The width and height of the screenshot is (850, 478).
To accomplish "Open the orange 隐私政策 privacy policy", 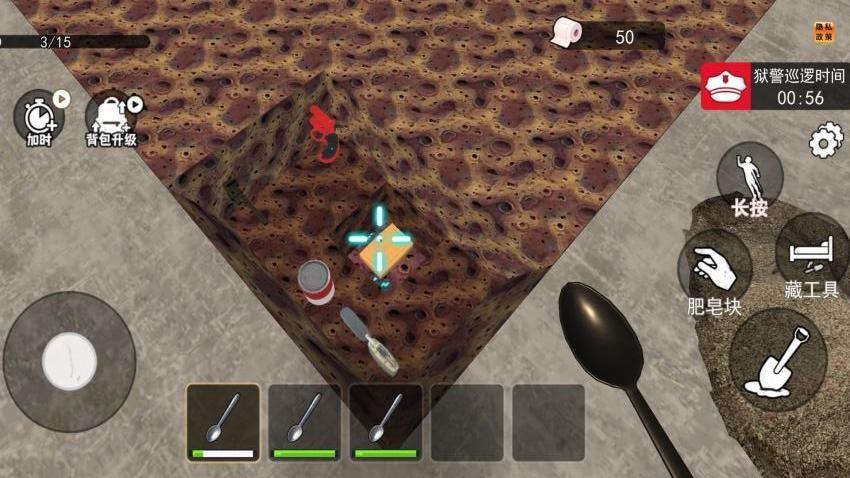I will click(x=823, y=33).
